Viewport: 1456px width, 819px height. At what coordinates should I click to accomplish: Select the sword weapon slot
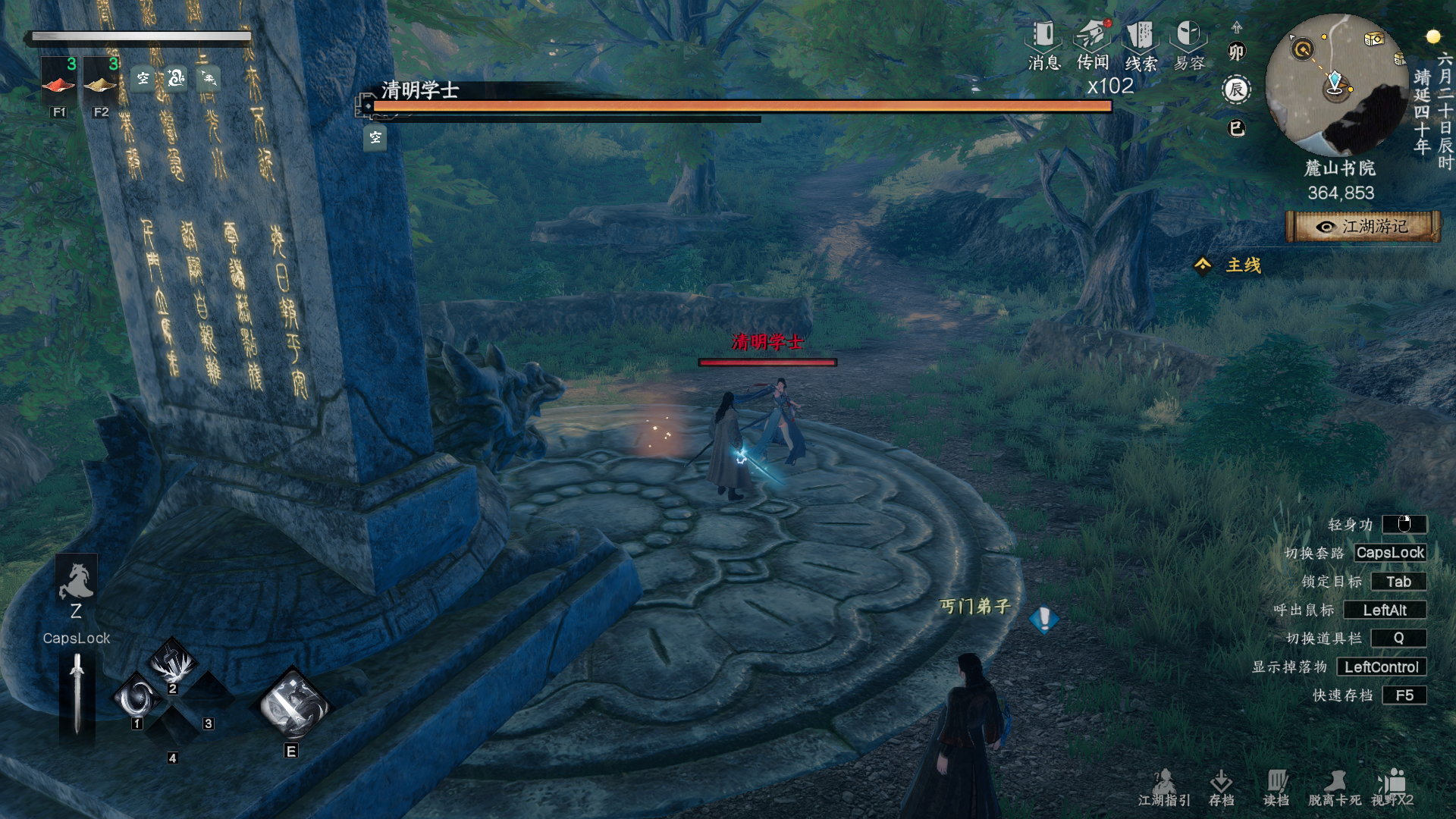click(x=77, y=693)
